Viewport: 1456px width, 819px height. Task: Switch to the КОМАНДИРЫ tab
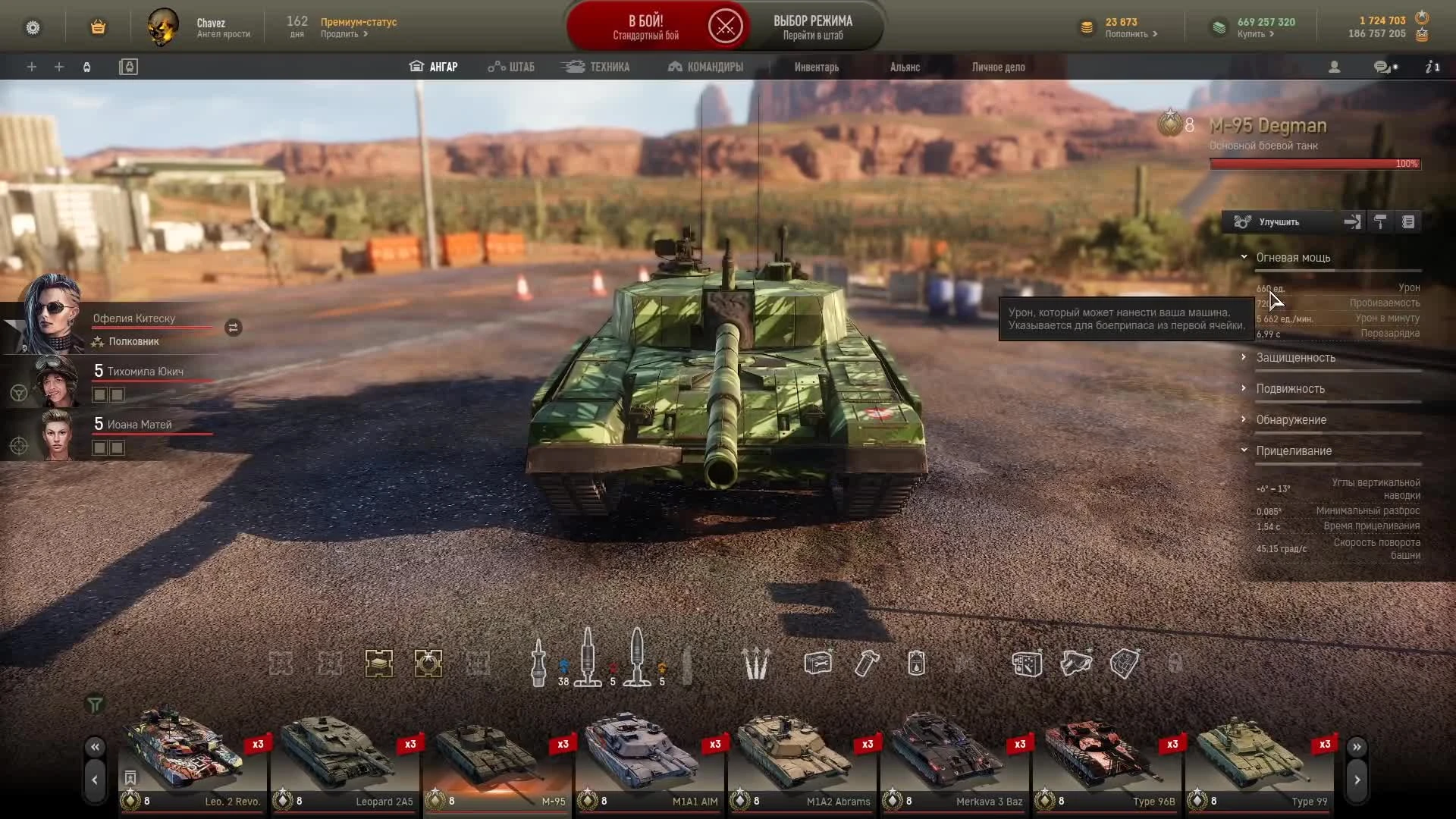[x=705, y=67]
